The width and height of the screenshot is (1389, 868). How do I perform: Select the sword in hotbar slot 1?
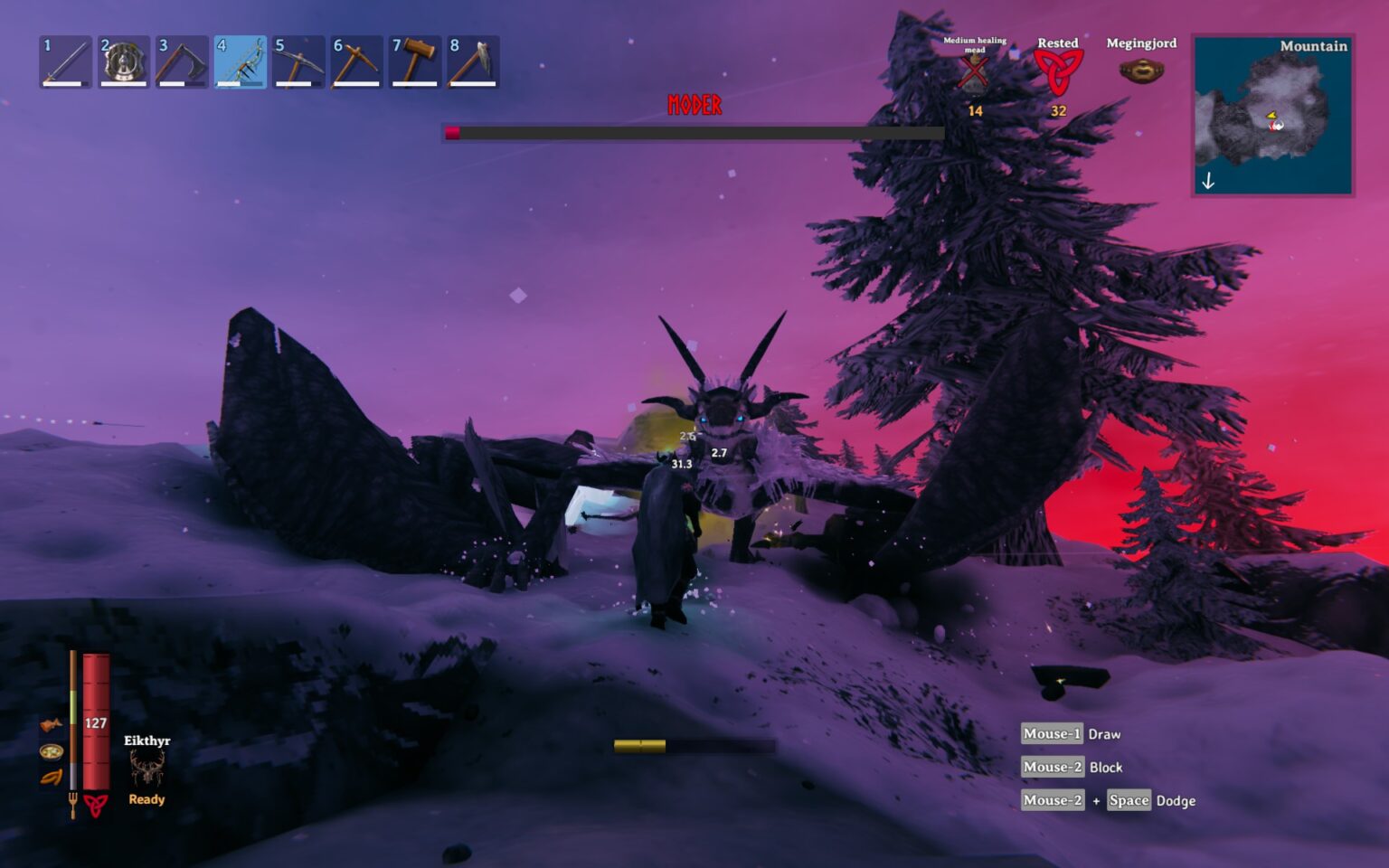64,60
